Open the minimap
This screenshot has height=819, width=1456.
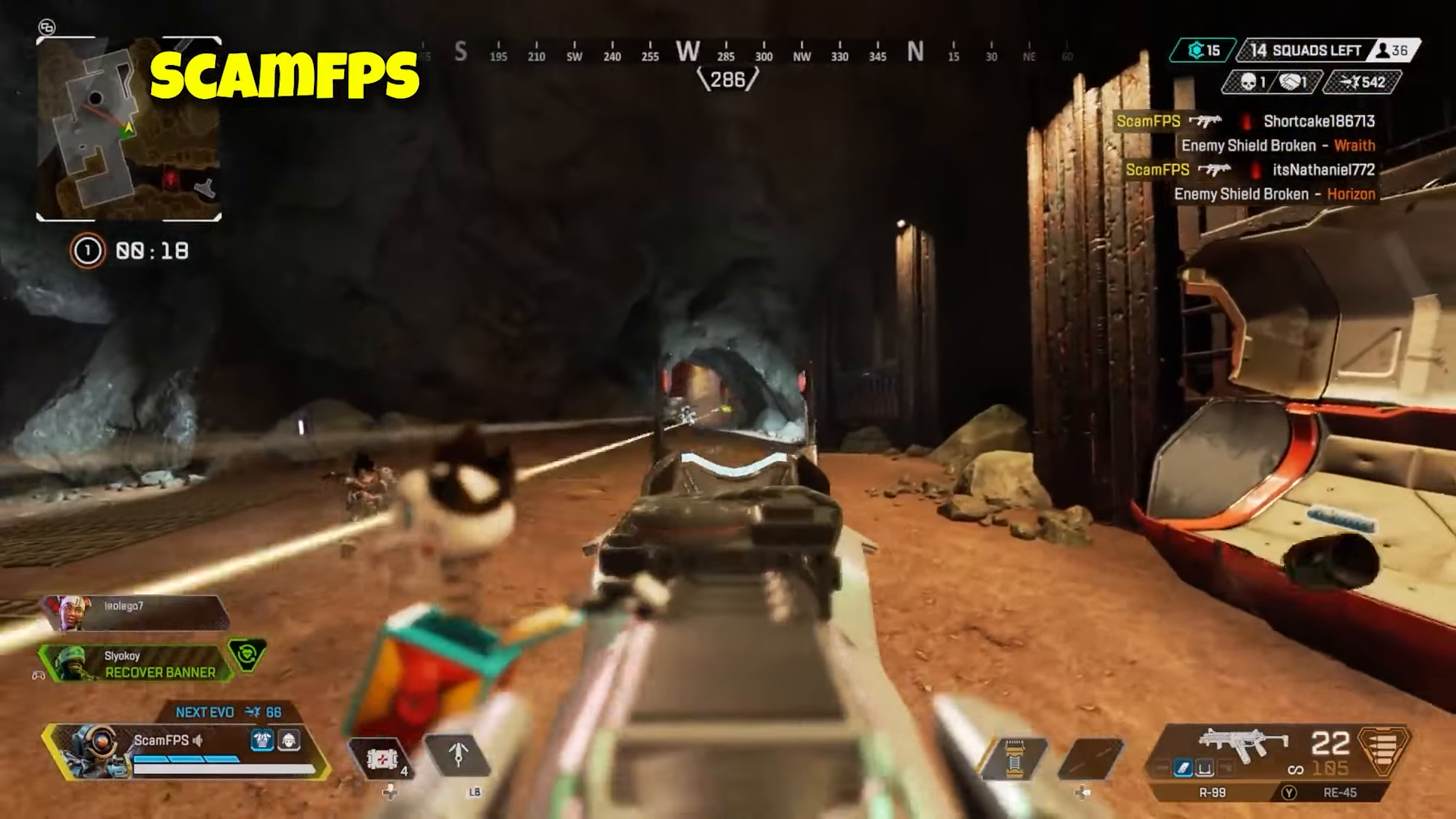tap(129, 130)
